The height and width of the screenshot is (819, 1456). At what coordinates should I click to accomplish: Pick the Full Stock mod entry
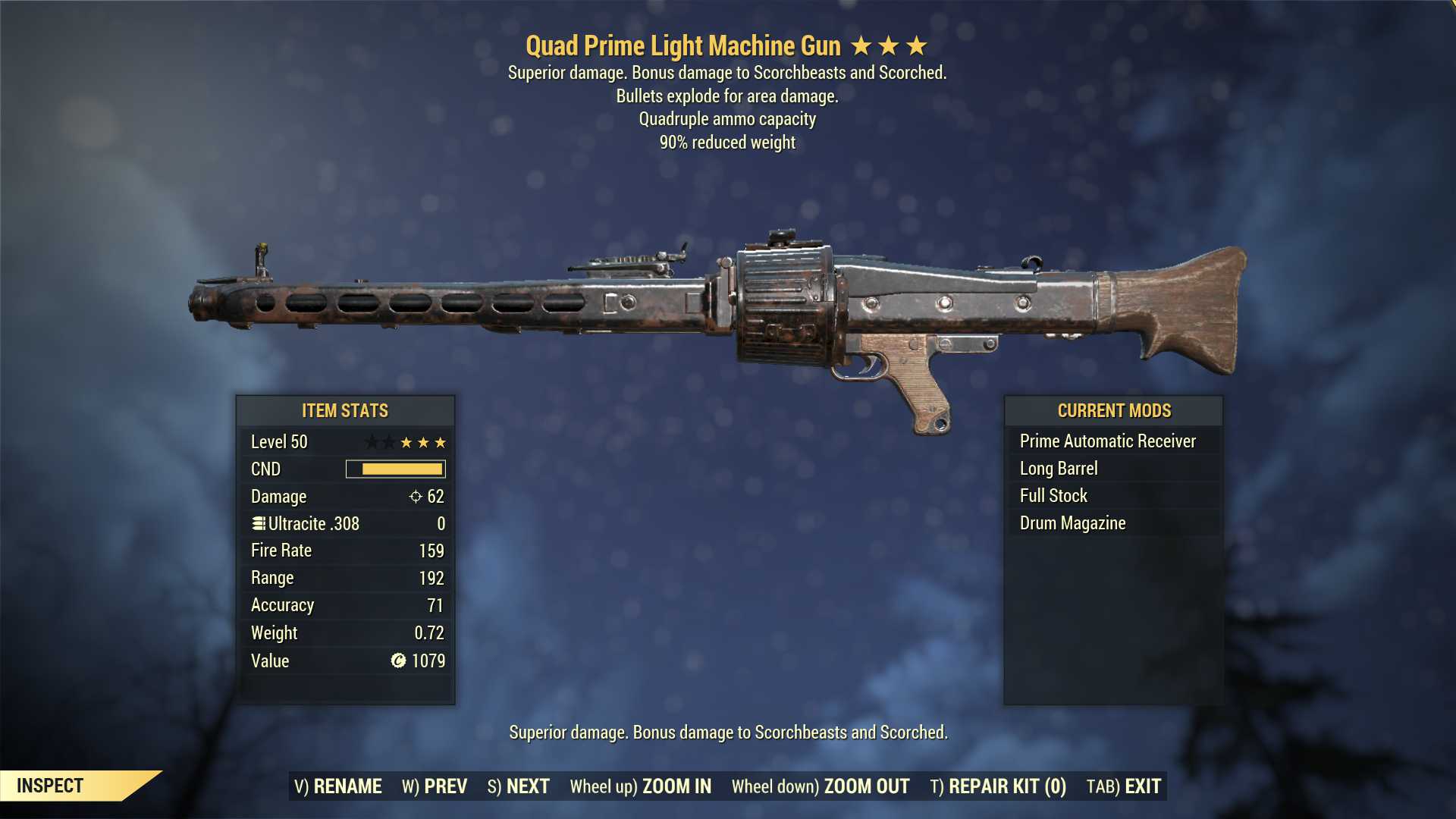coord(1053,496)
